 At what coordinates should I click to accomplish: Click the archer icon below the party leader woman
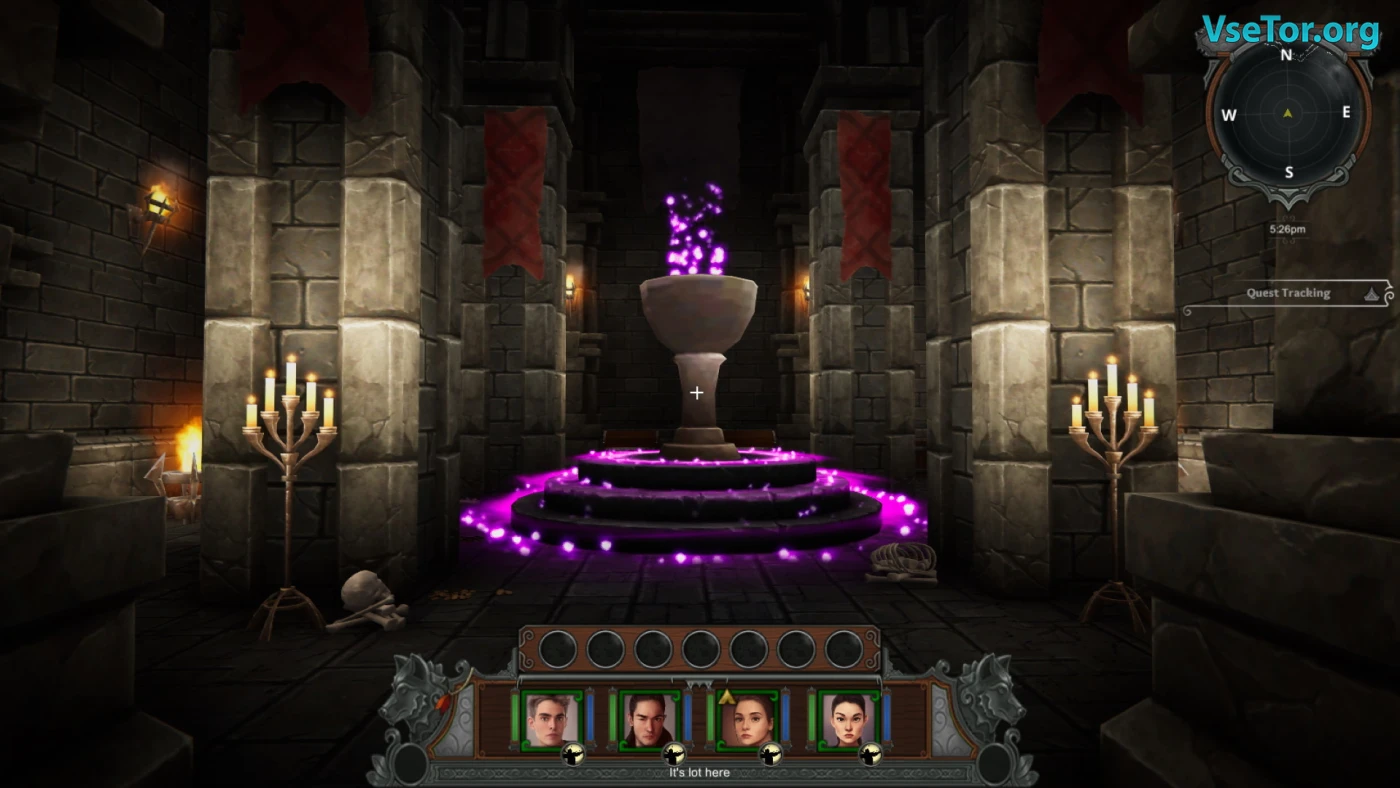click(x=771, y=755)
